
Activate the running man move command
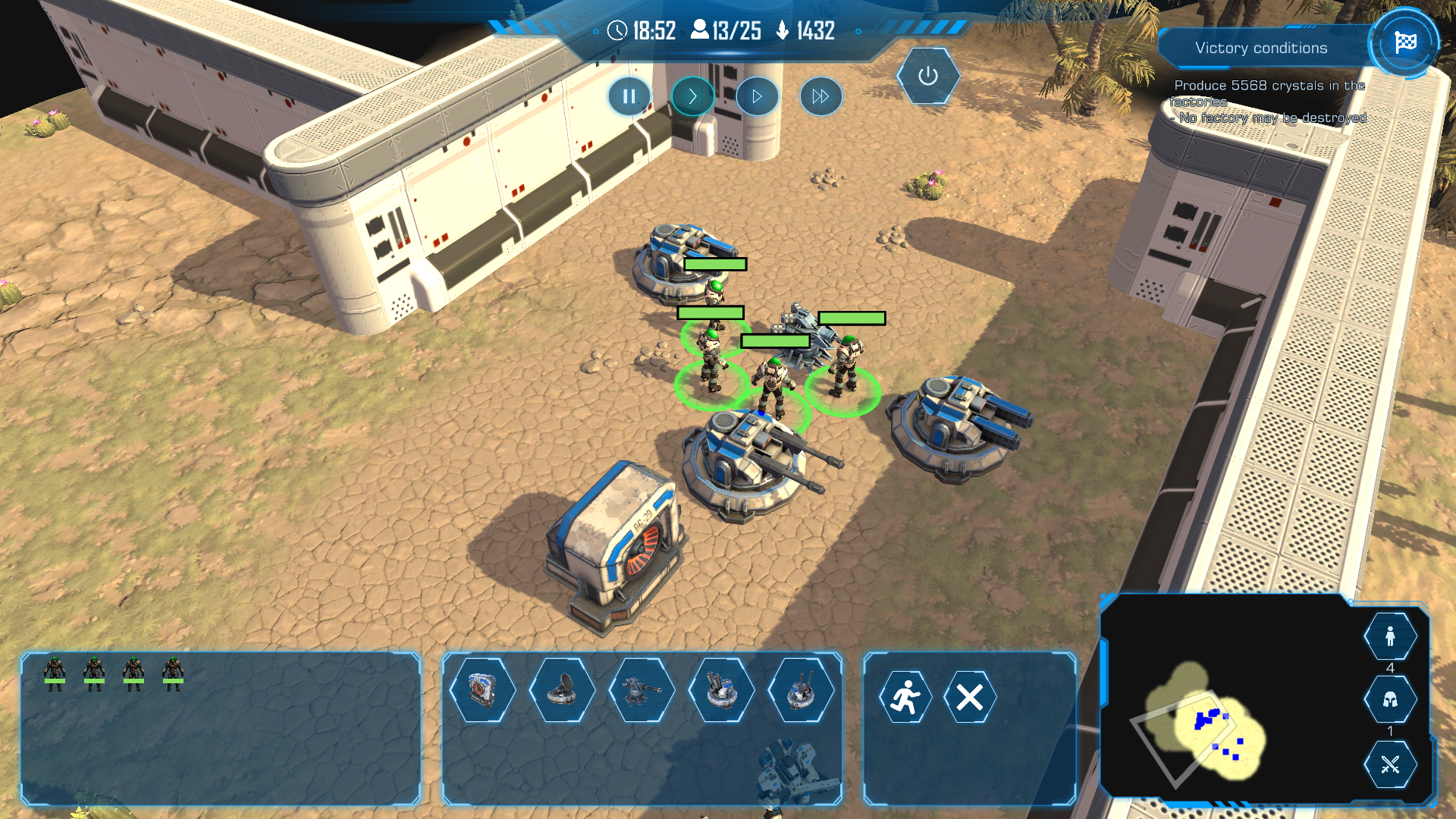coord(905,697)
